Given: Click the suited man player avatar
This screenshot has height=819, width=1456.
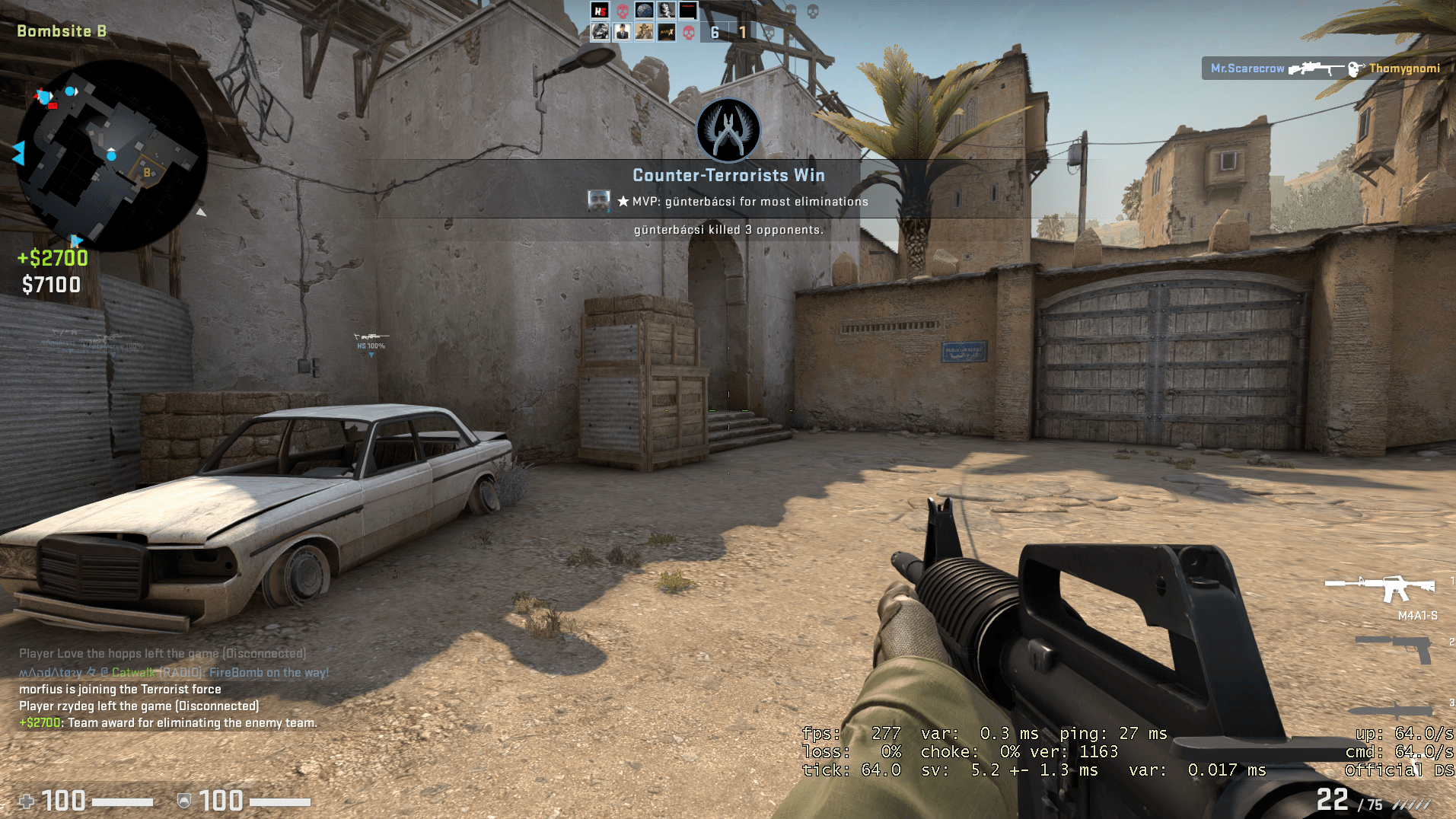Looking at the screenshot, I should [622, 32].
